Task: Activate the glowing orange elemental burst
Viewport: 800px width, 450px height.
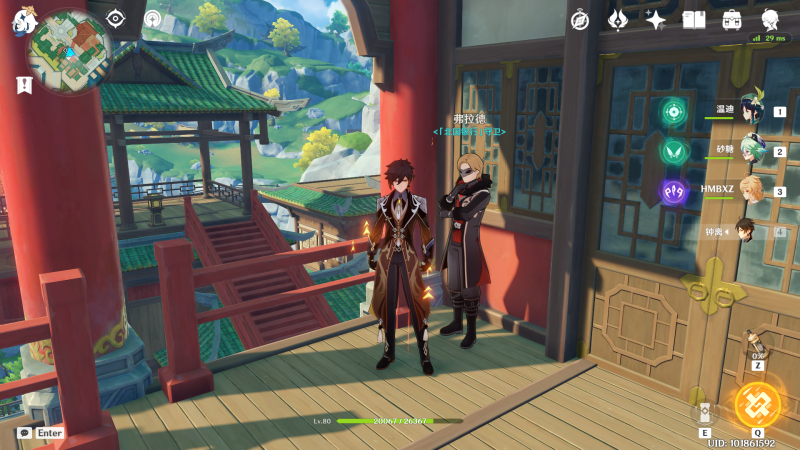Action: tap(757, 404)
